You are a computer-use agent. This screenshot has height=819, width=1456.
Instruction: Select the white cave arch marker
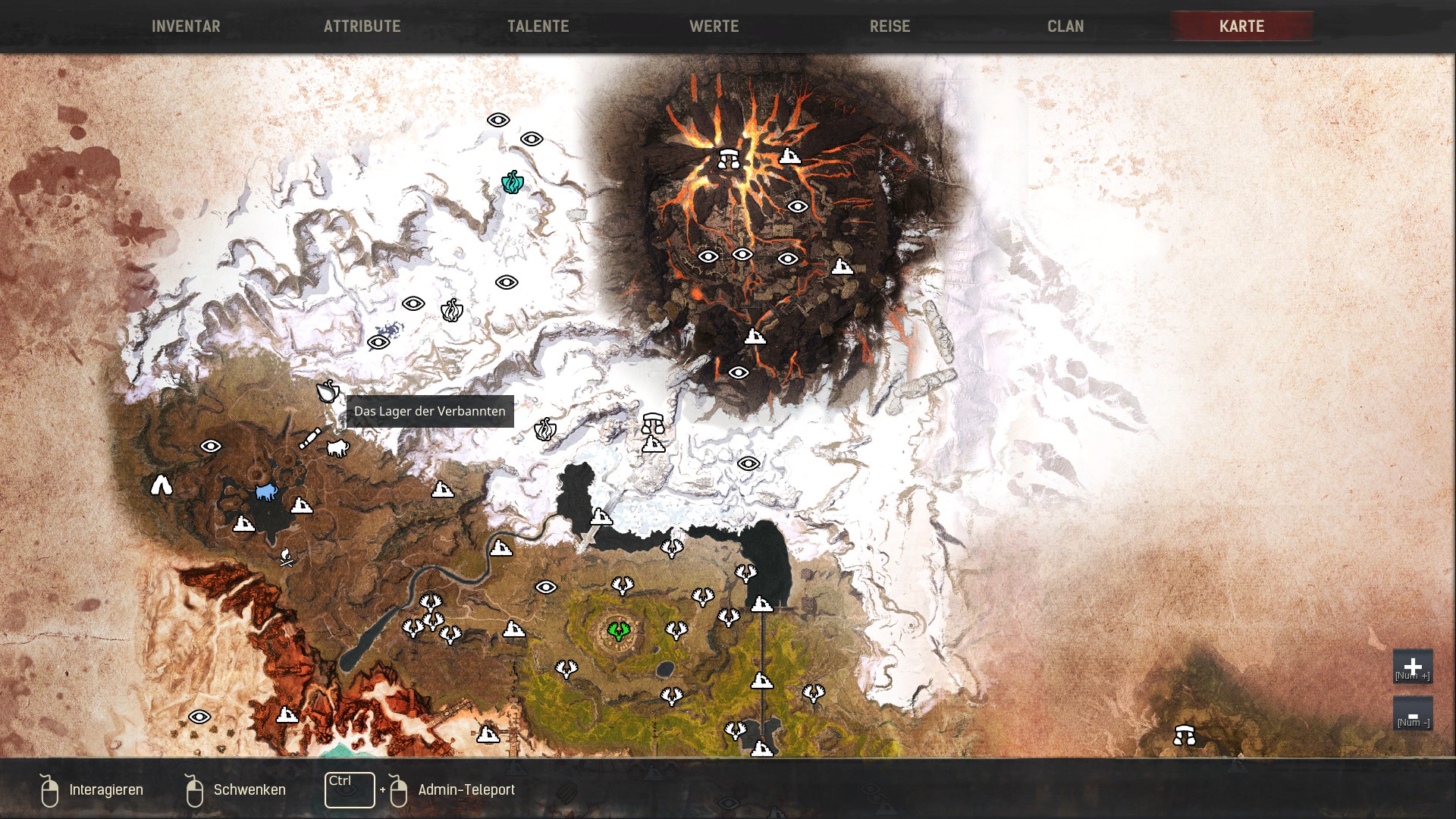pyautogui.click(x=161, y=485)
